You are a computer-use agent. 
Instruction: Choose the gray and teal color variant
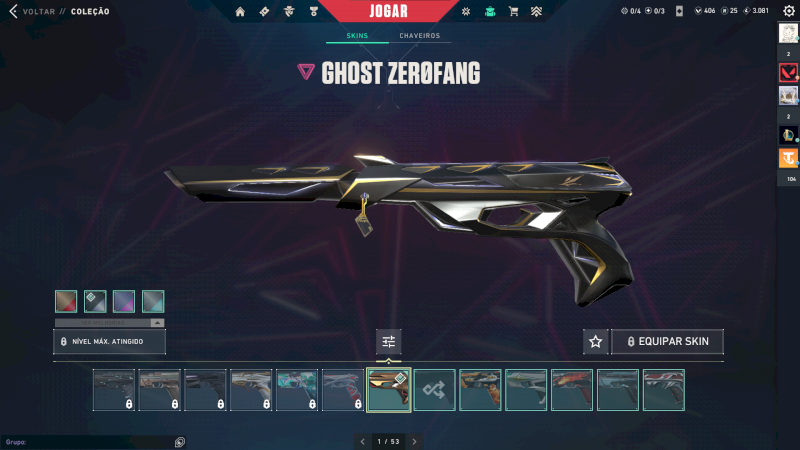tap(153, 301)
